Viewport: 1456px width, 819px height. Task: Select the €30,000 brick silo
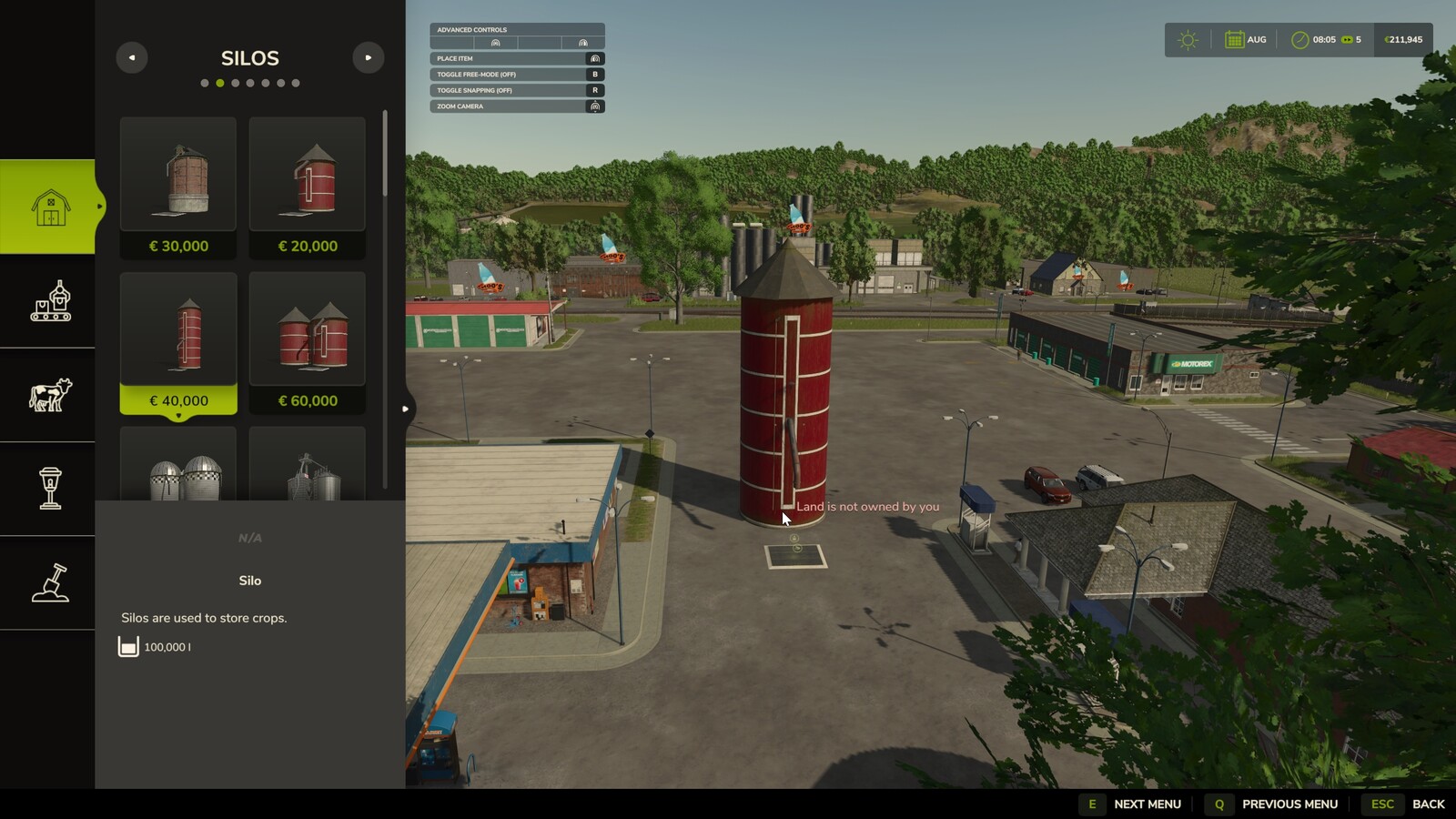coord(178,187)
